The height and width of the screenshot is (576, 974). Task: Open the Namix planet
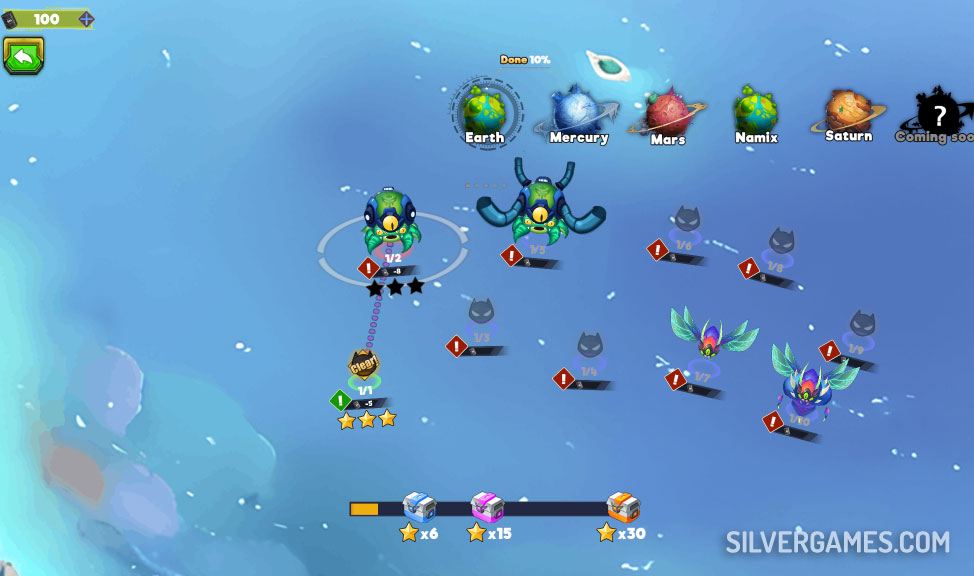[756, 110]
